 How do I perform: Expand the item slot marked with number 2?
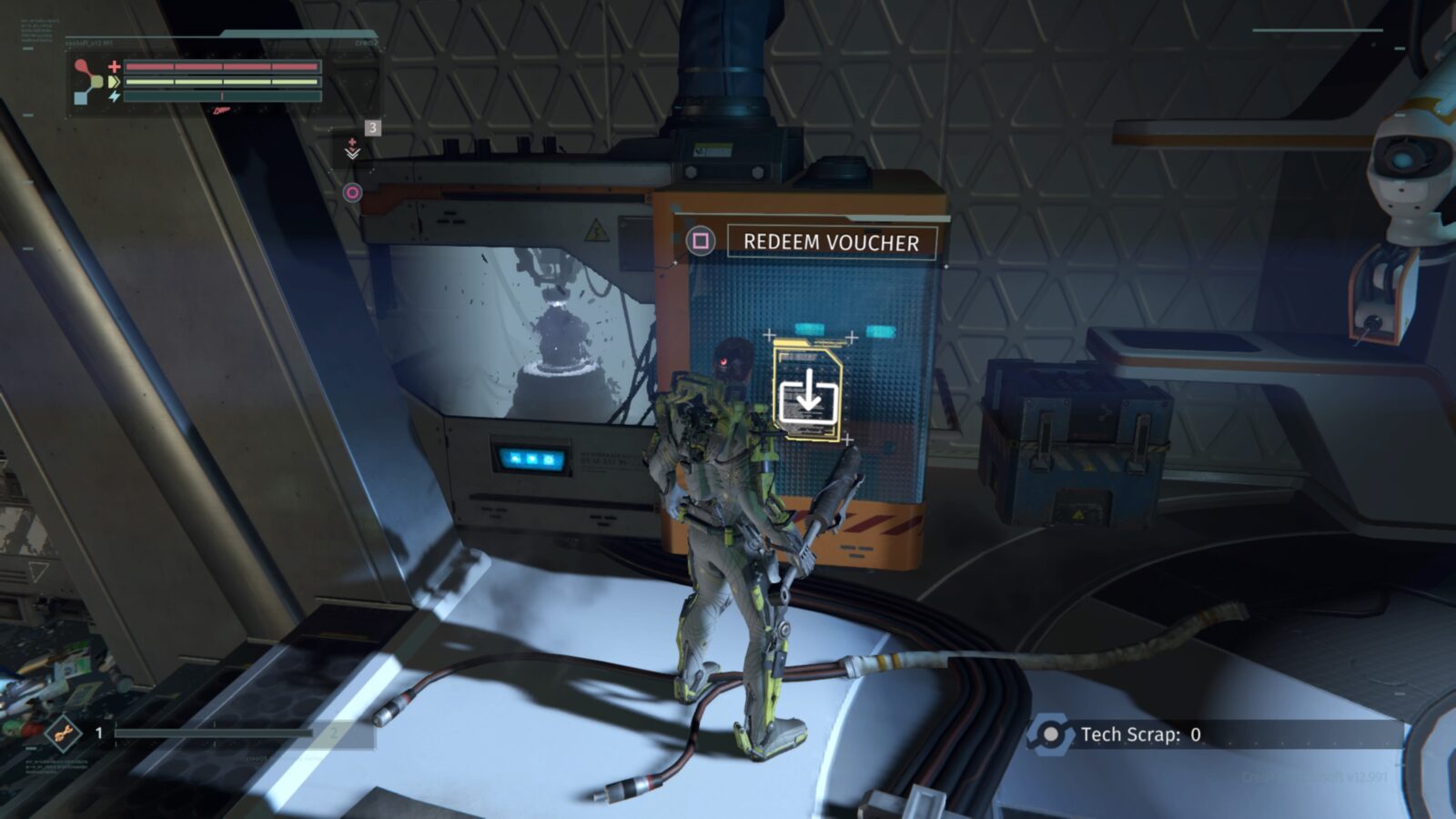coord(333,733)
